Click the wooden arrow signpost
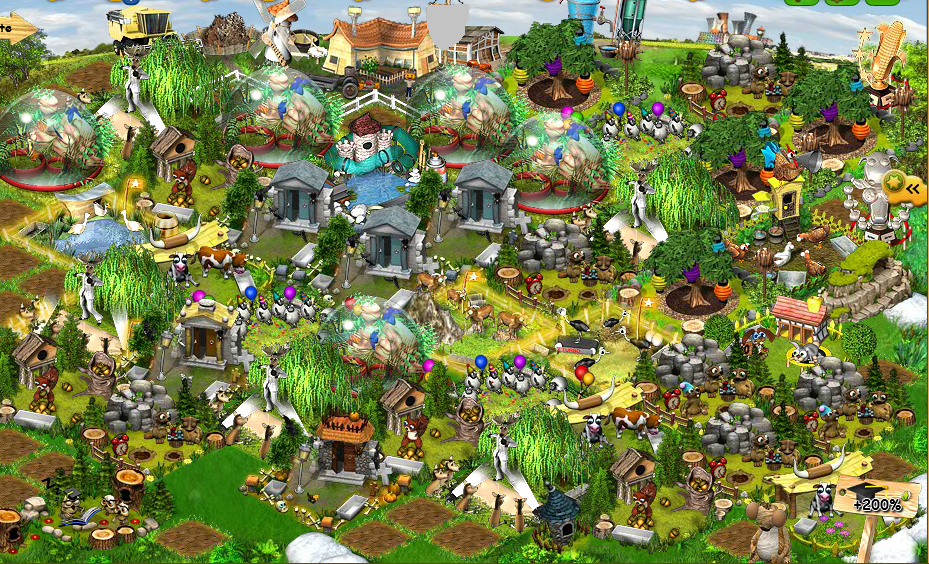Image resolution: width=929 pixels, height=564 pixels. (x=17, y=29)
